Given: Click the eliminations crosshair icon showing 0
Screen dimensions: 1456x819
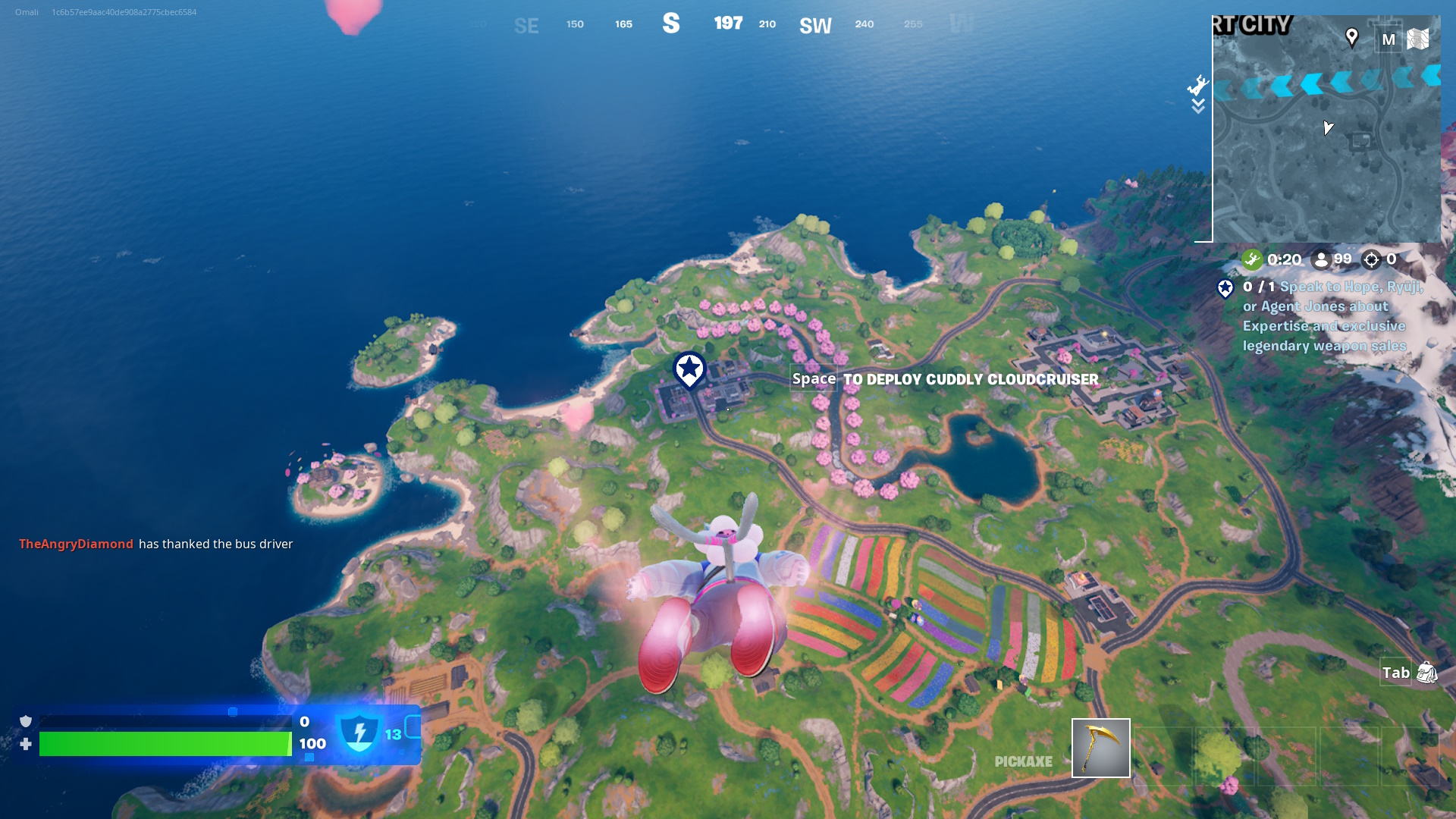Looking at the screenshot, I should tap(1373, 259).
